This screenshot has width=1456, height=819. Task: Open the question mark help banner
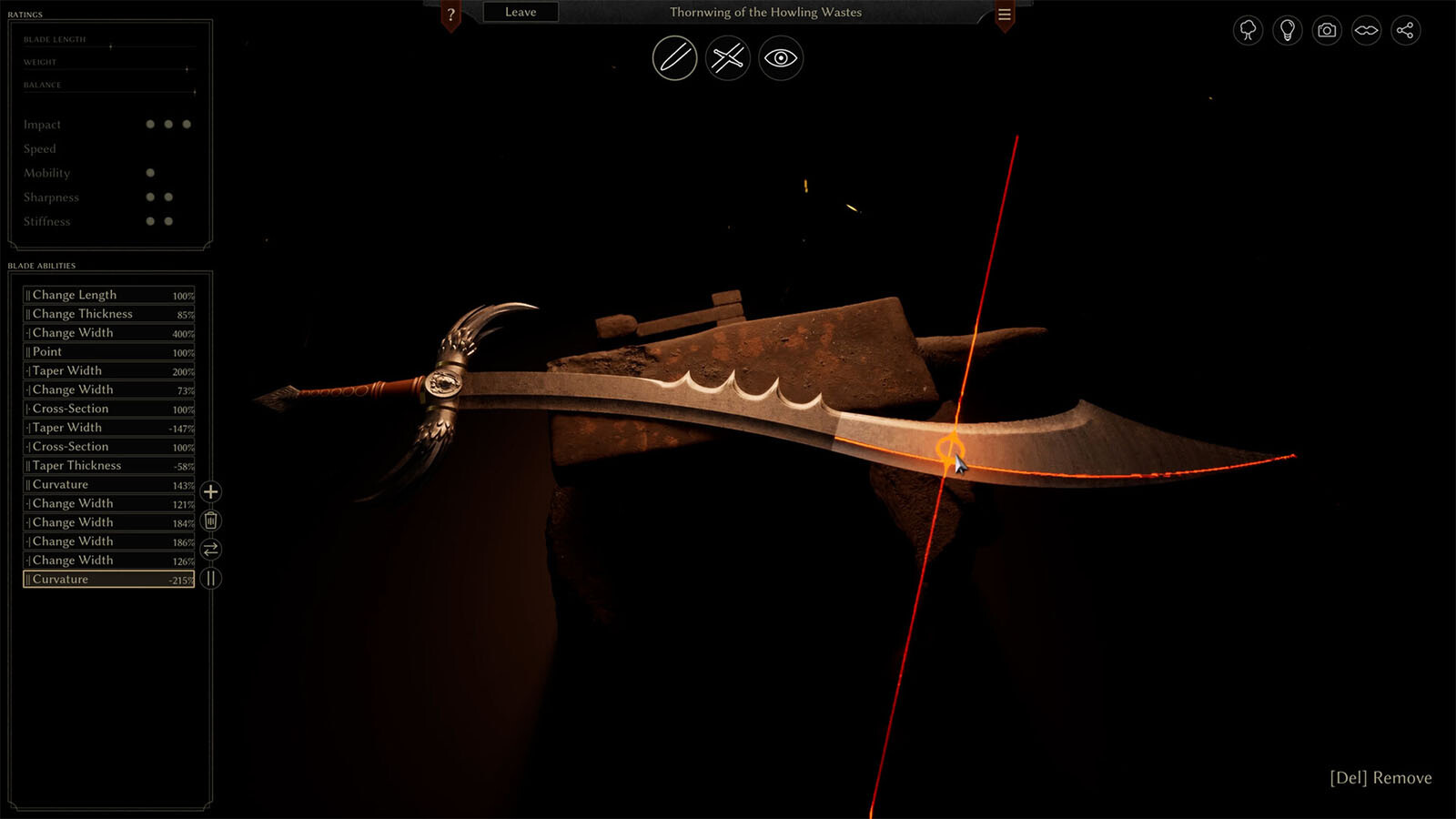pyautogui.click(x=450, y=15)
